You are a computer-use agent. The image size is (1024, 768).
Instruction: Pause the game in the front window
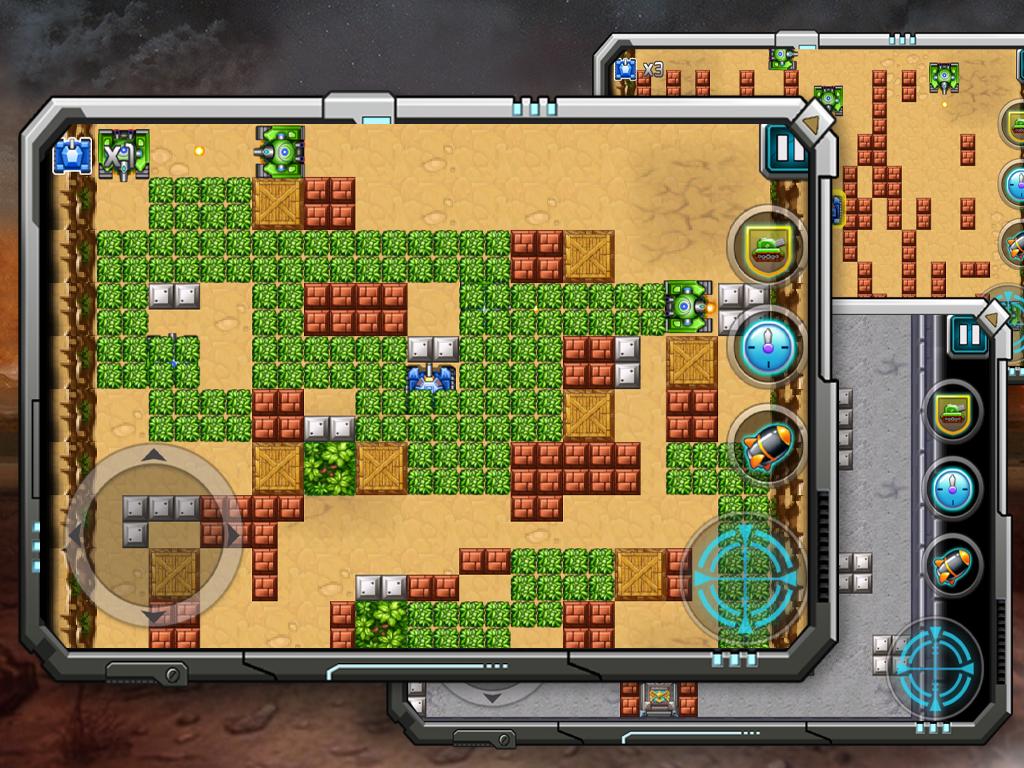[783, 151]
